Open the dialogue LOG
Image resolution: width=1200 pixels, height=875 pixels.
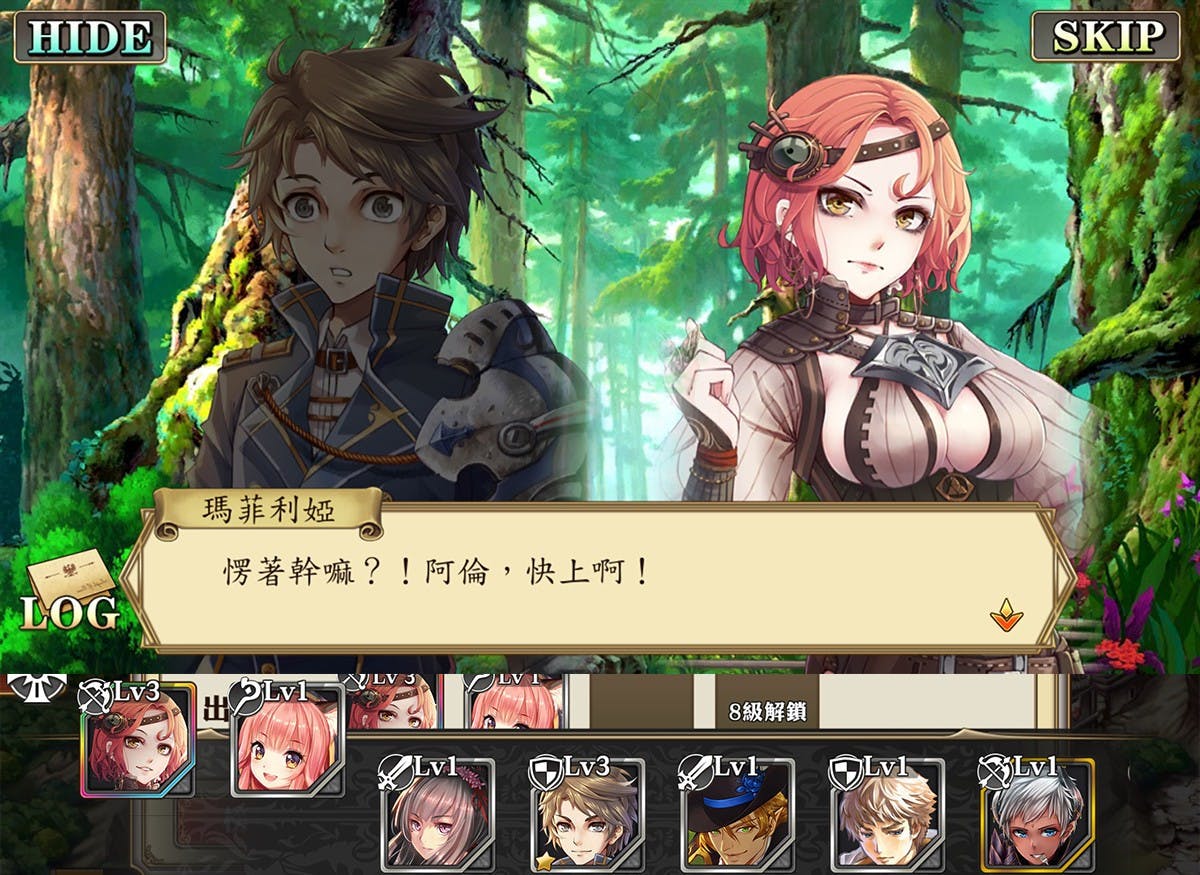70,598
